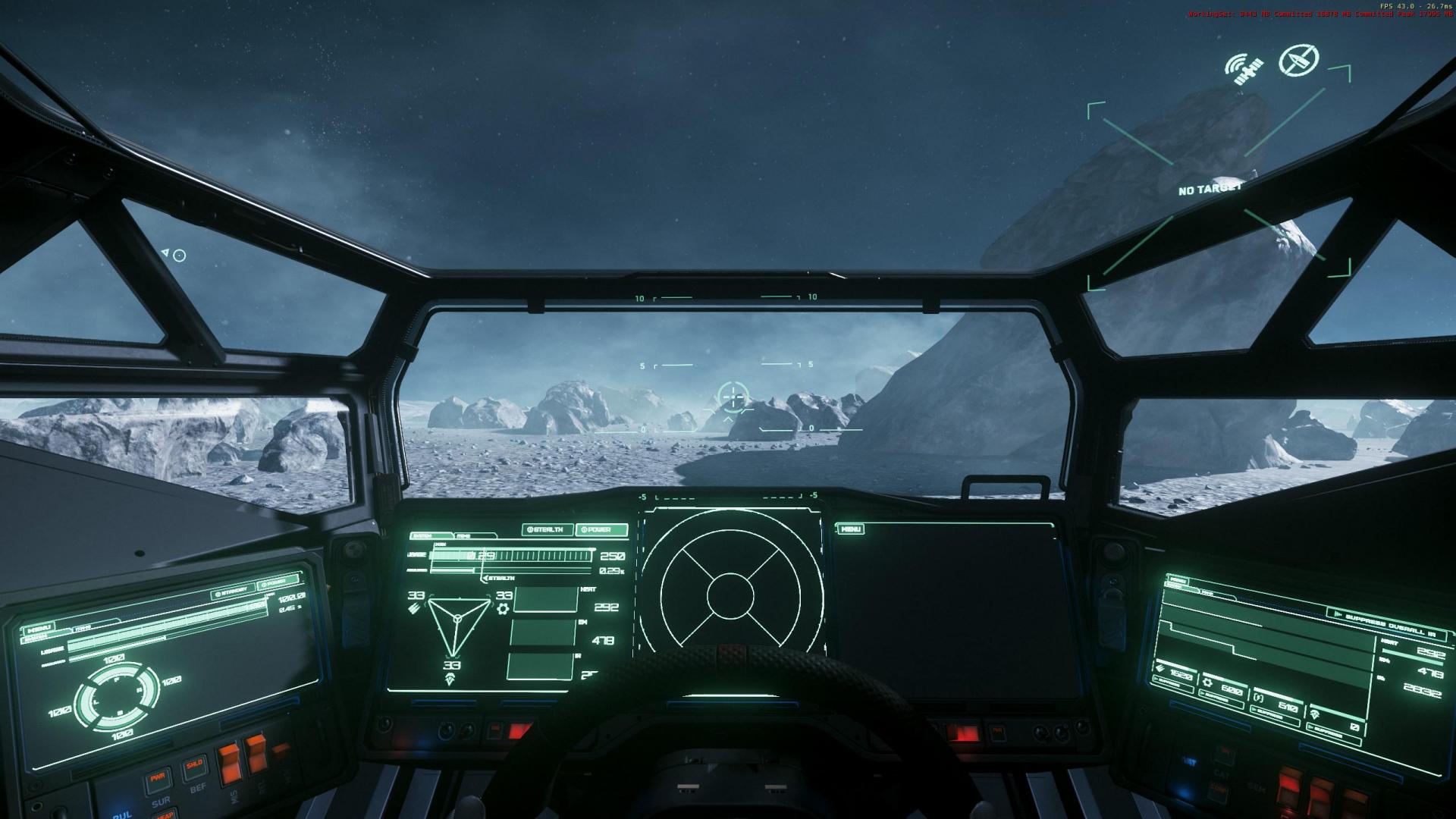Select the gear icon beside the 600 readout

tap(1208, 682)
